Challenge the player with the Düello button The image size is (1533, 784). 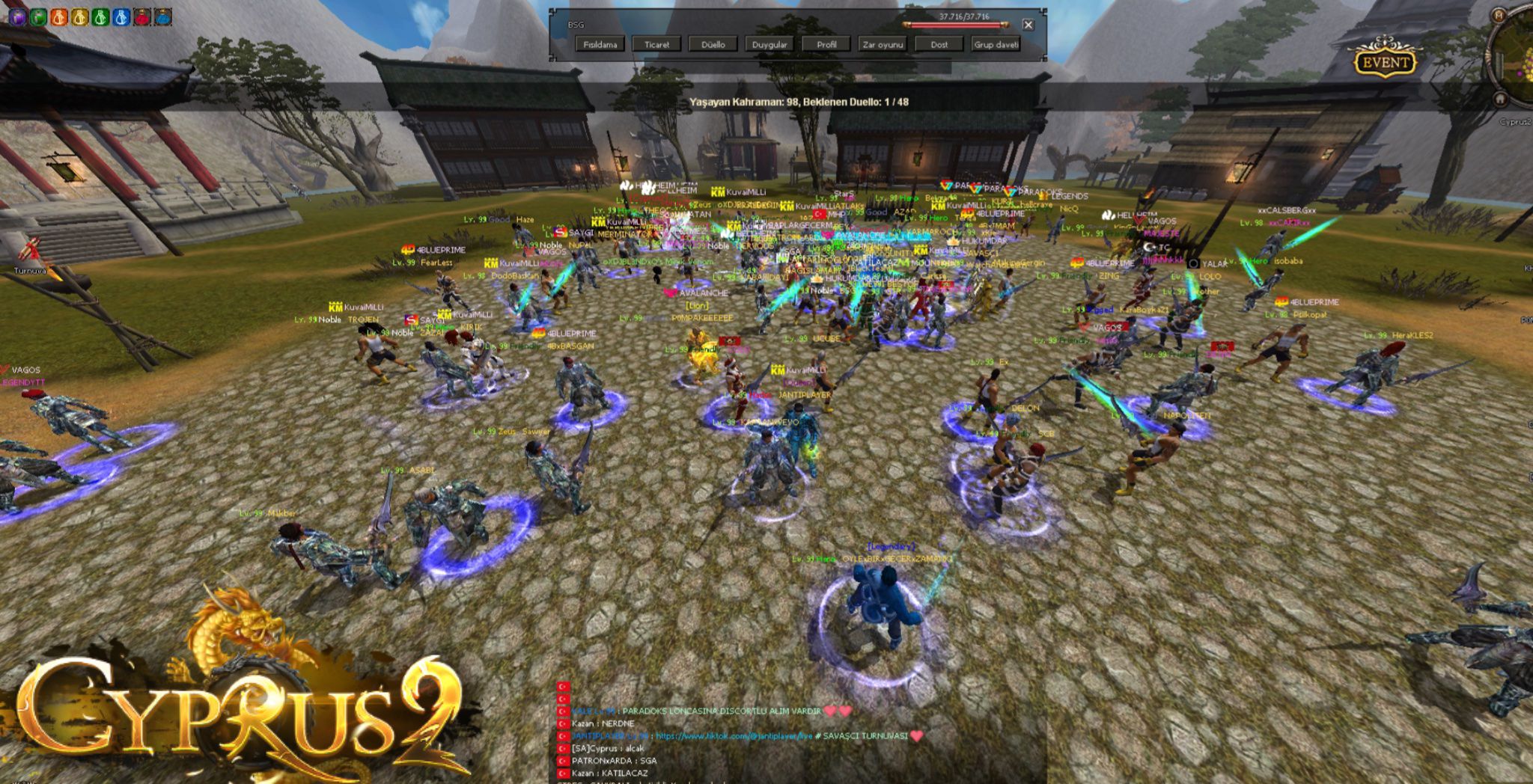(713, 44)
